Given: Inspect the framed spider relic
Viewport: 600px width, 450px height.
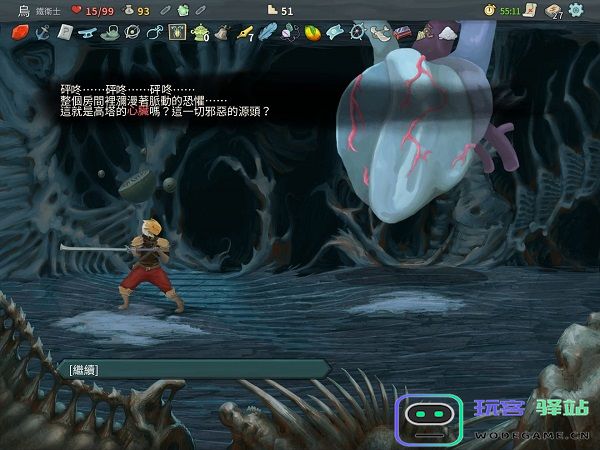Looking at the screenshot, I should coord(178,32).
